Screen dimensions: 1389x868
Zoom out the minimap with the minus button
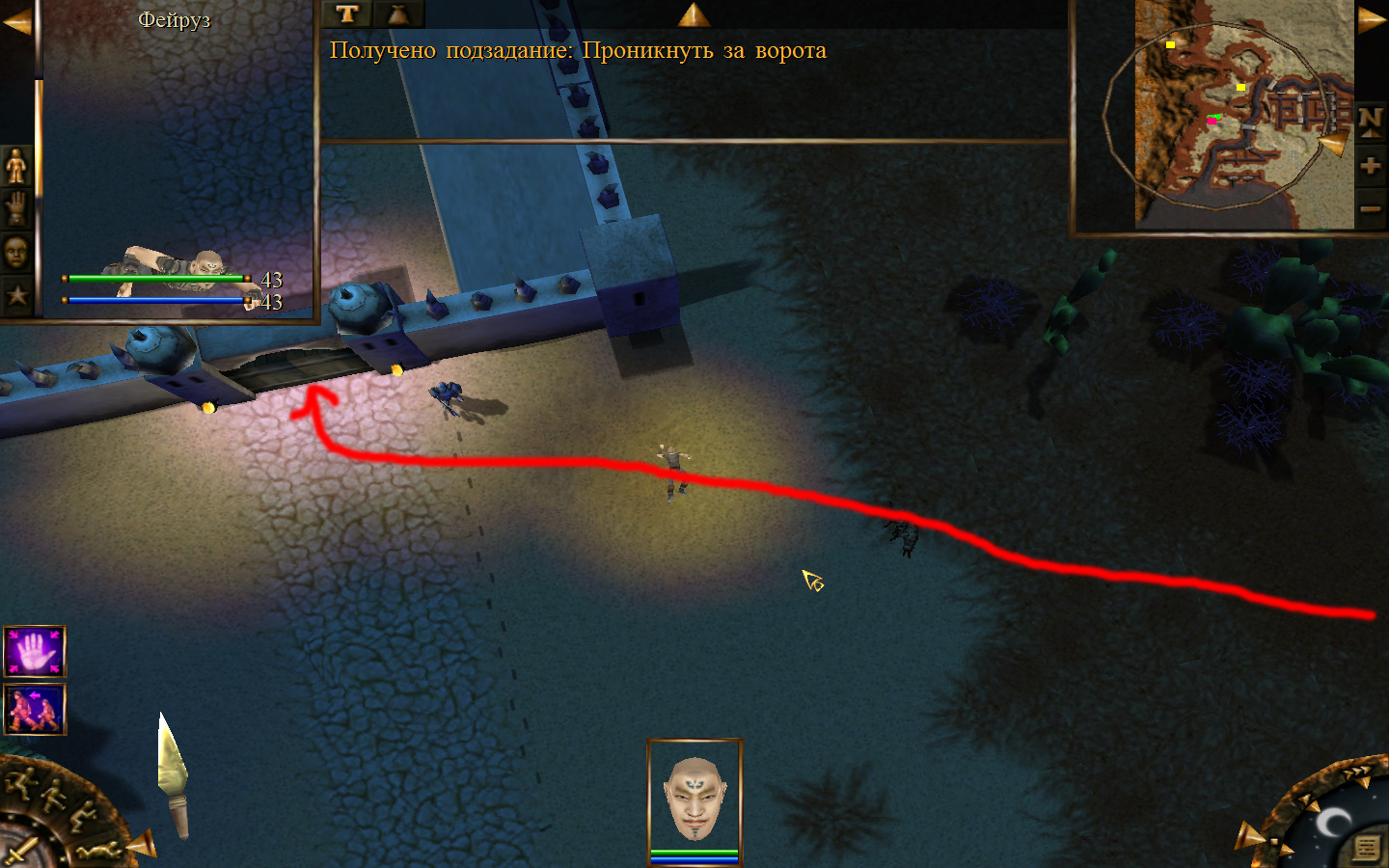[x=1370, y=208]
